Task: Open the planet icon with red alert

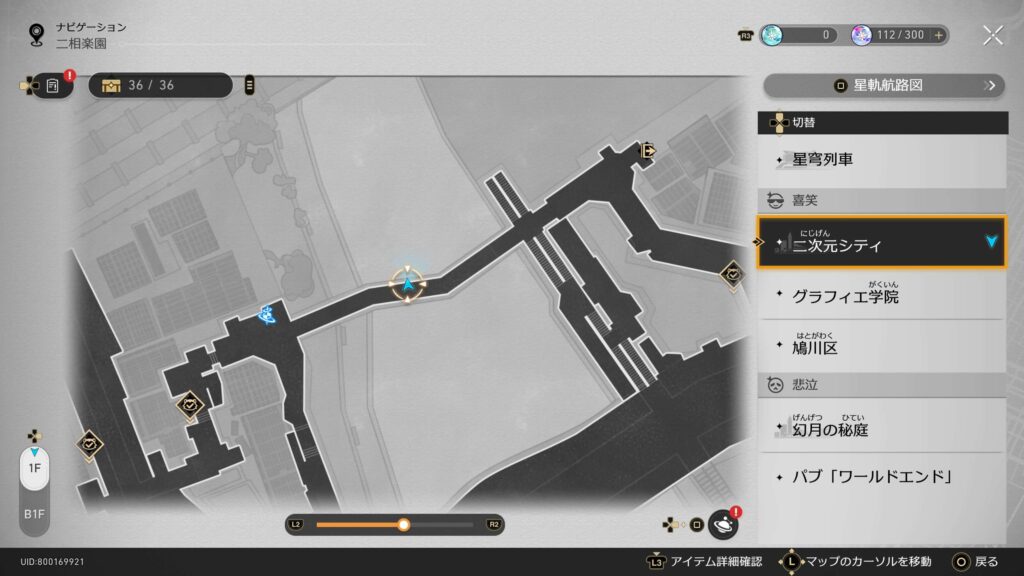Action: (723, 524)
